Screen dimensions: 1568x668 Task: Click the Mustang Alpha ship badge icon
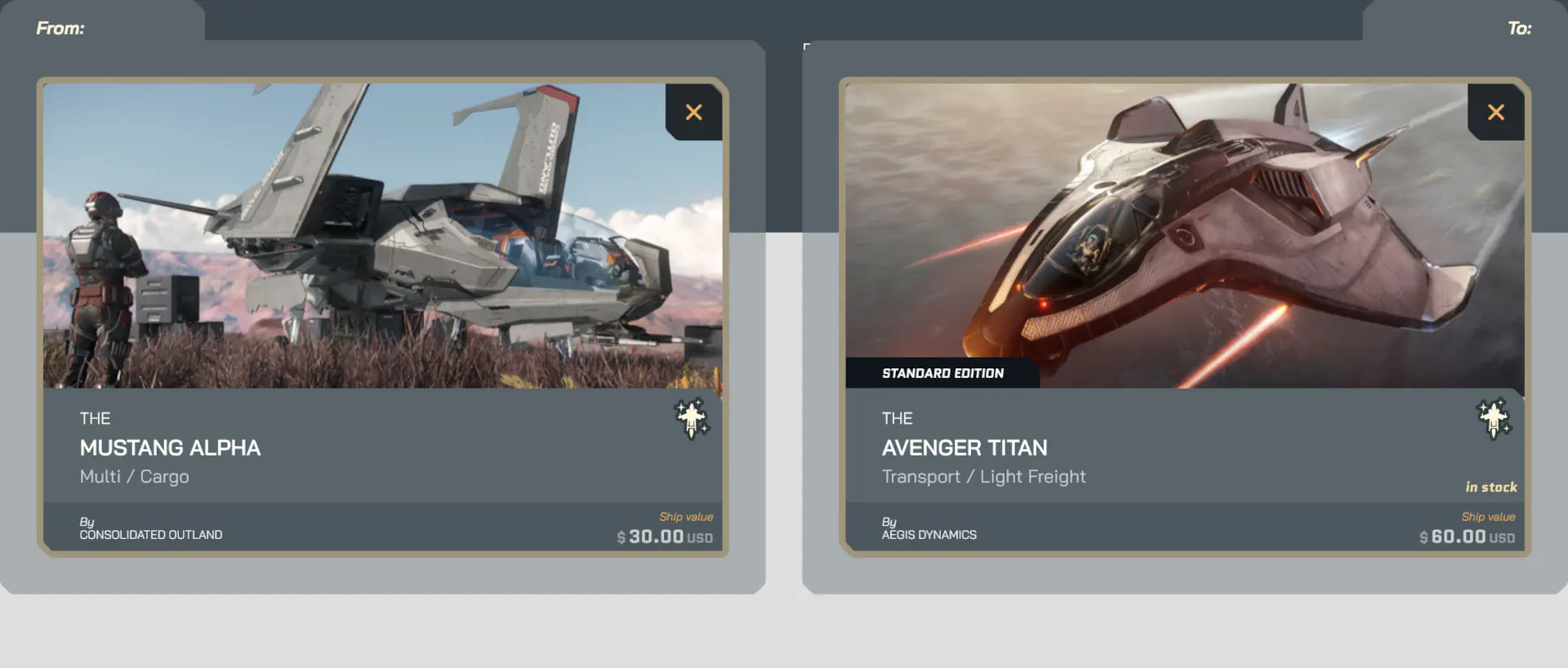[692, 419]
